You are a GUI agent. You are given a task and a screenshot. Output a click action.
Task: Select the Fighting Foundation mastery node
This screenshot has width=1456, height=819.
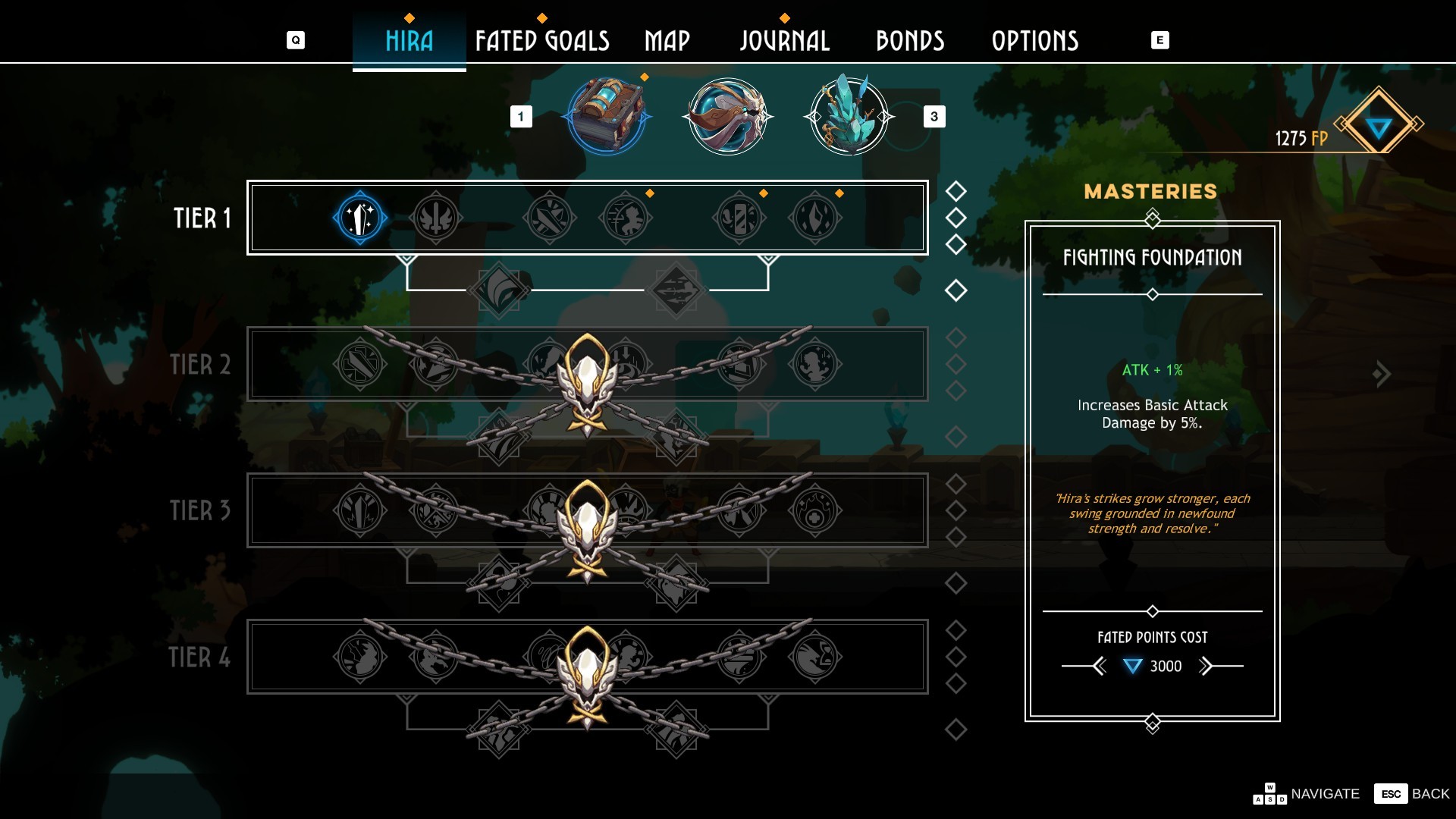(x=360, y=218)
